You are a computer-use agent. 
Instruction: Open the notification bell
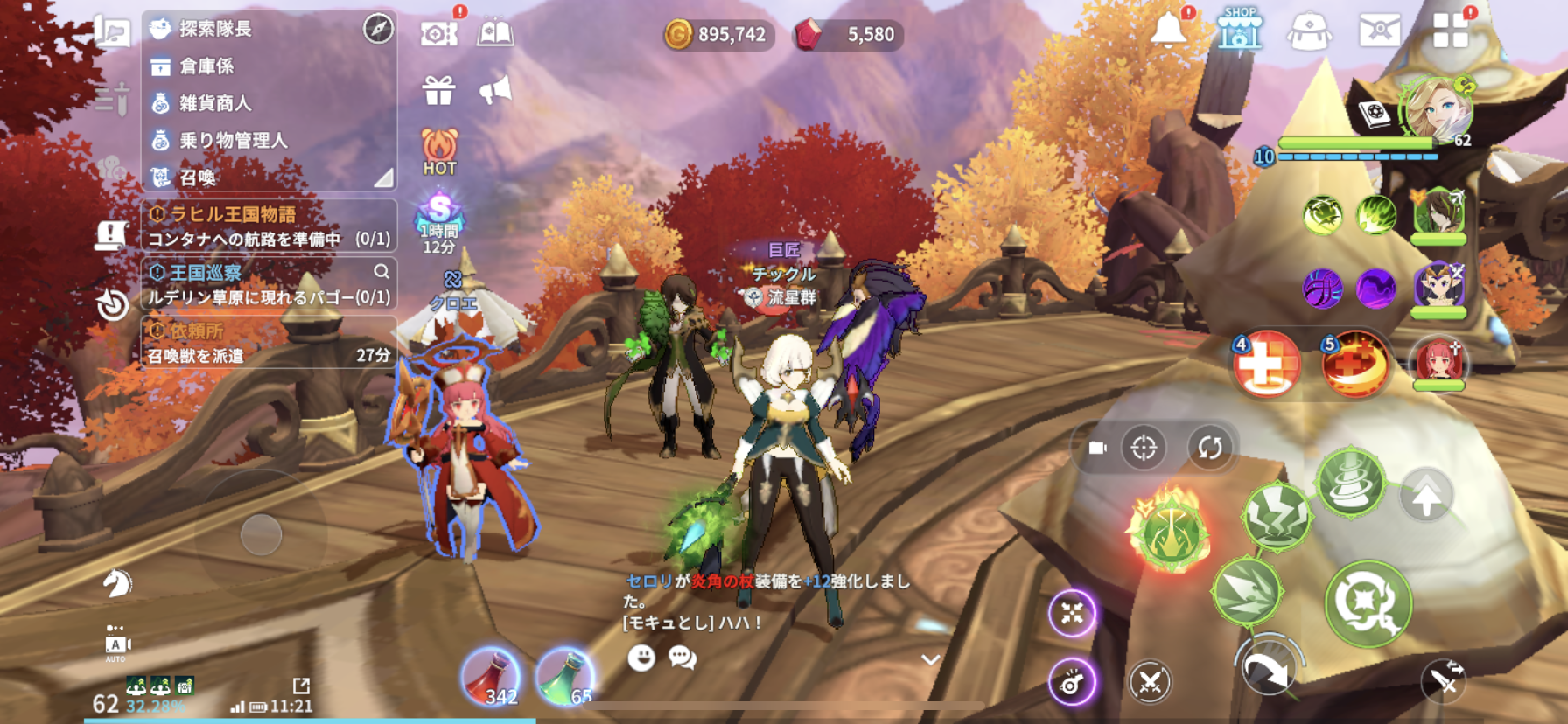click(1168, 31)
